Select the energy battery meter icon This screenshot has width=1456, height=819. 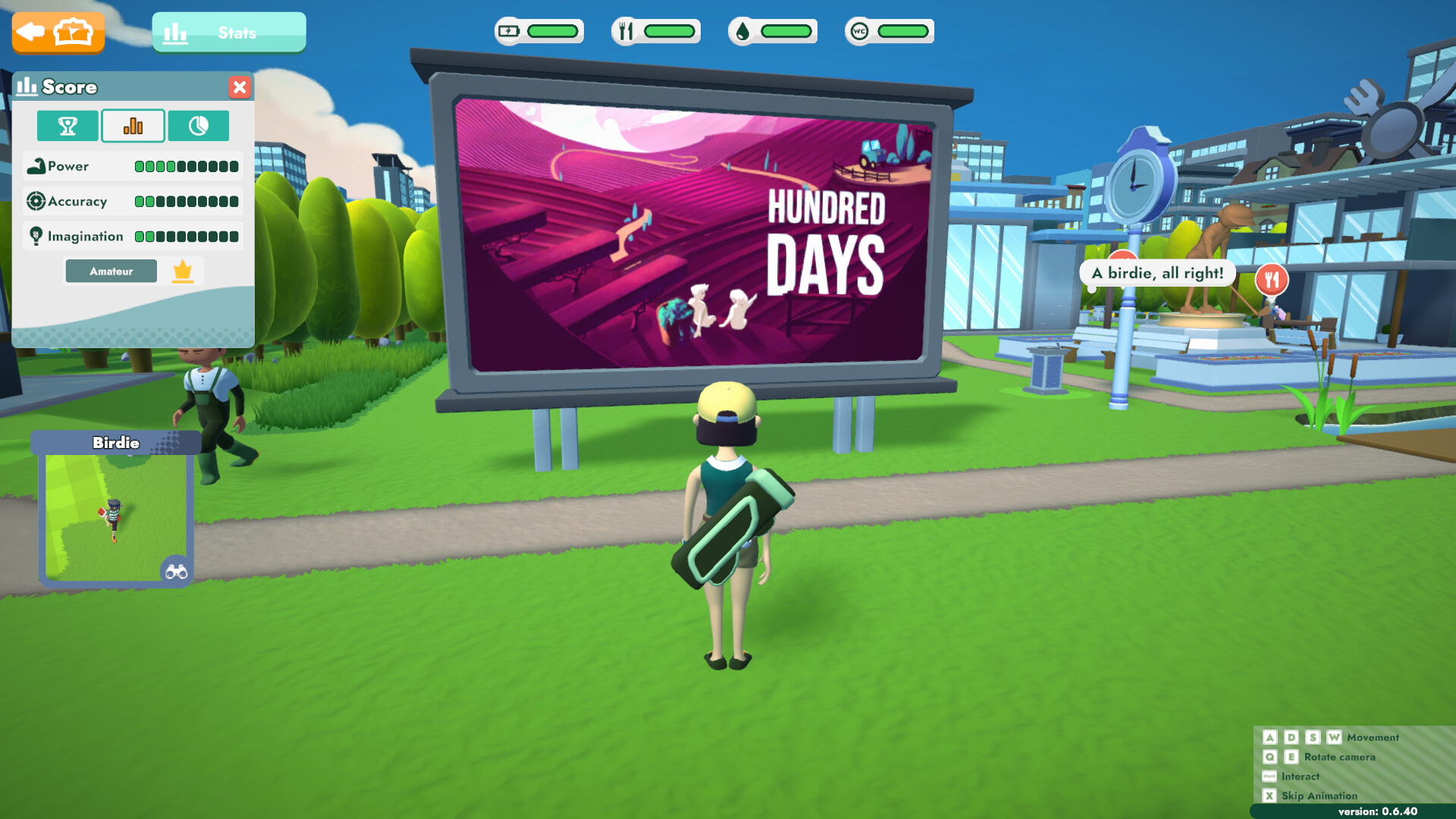tap(510, 30)
